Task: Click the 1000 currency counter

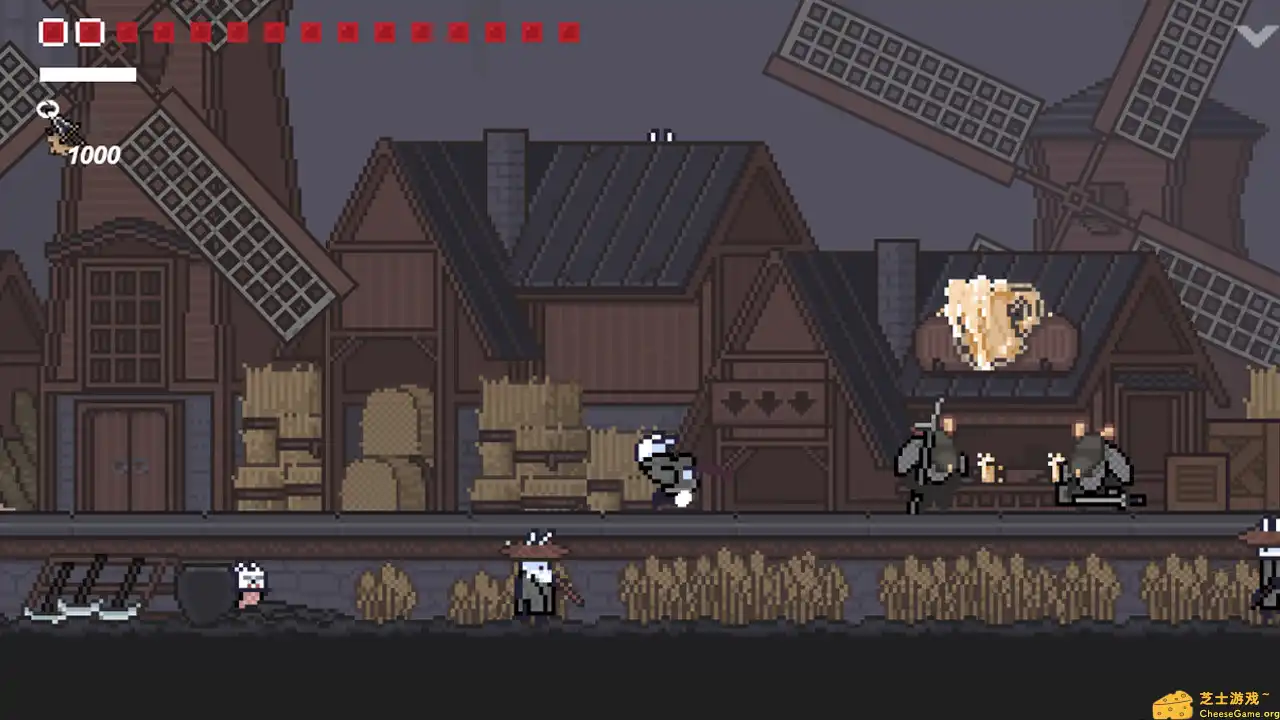Action: (x=96, y=155)
